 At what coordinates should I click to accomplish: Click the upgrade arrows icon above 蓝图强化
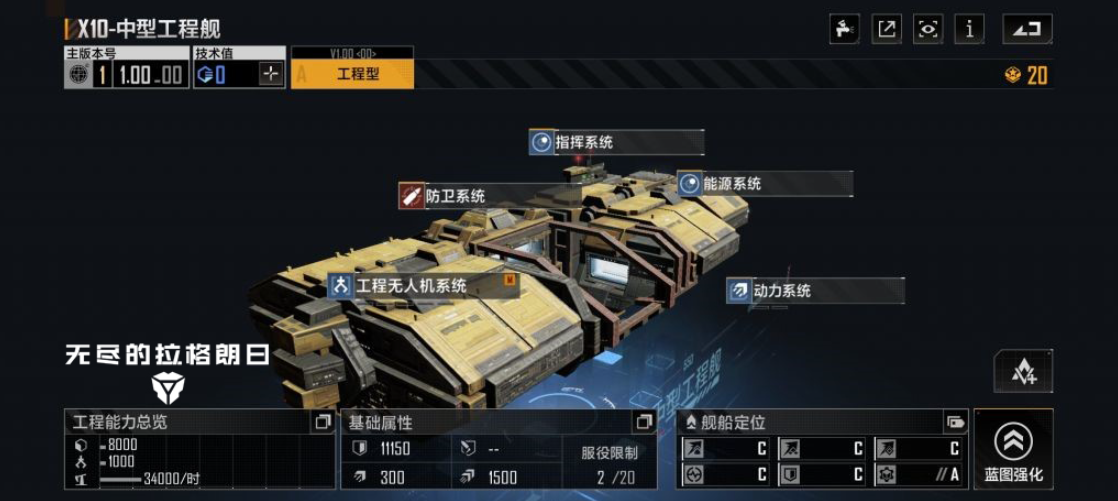click(x=1023, y=372)
